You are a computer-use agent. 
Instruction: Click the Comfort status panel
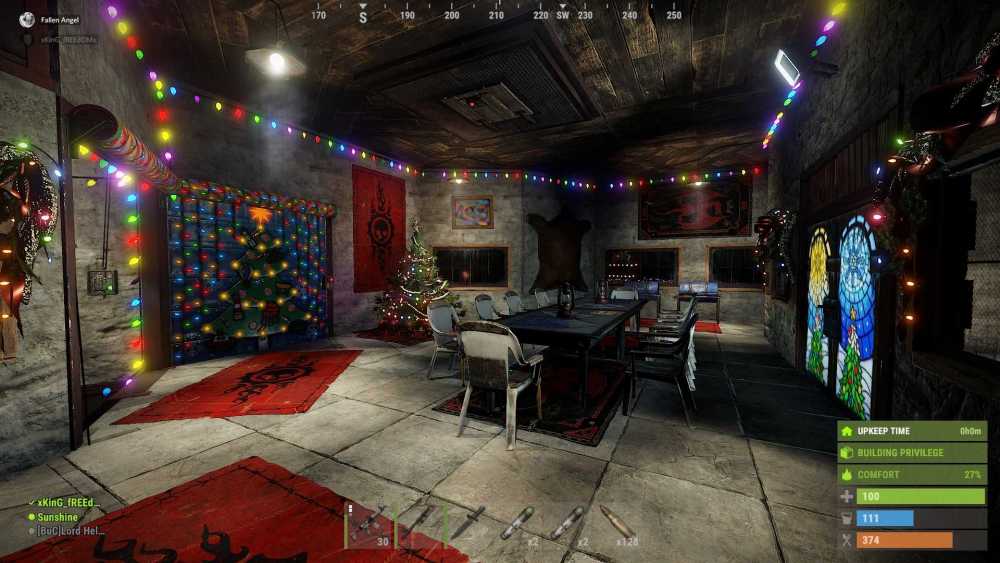click(x=912, y=474)
